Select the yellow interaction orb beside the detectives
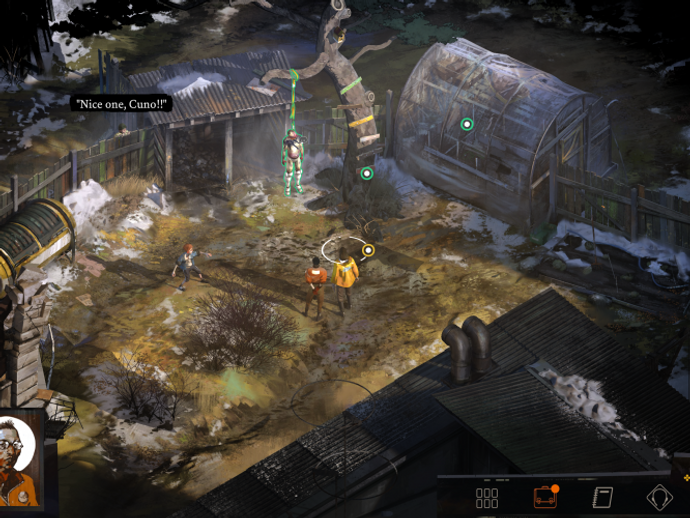This screenshot has width=690, height=518. (x=368, y=250)
